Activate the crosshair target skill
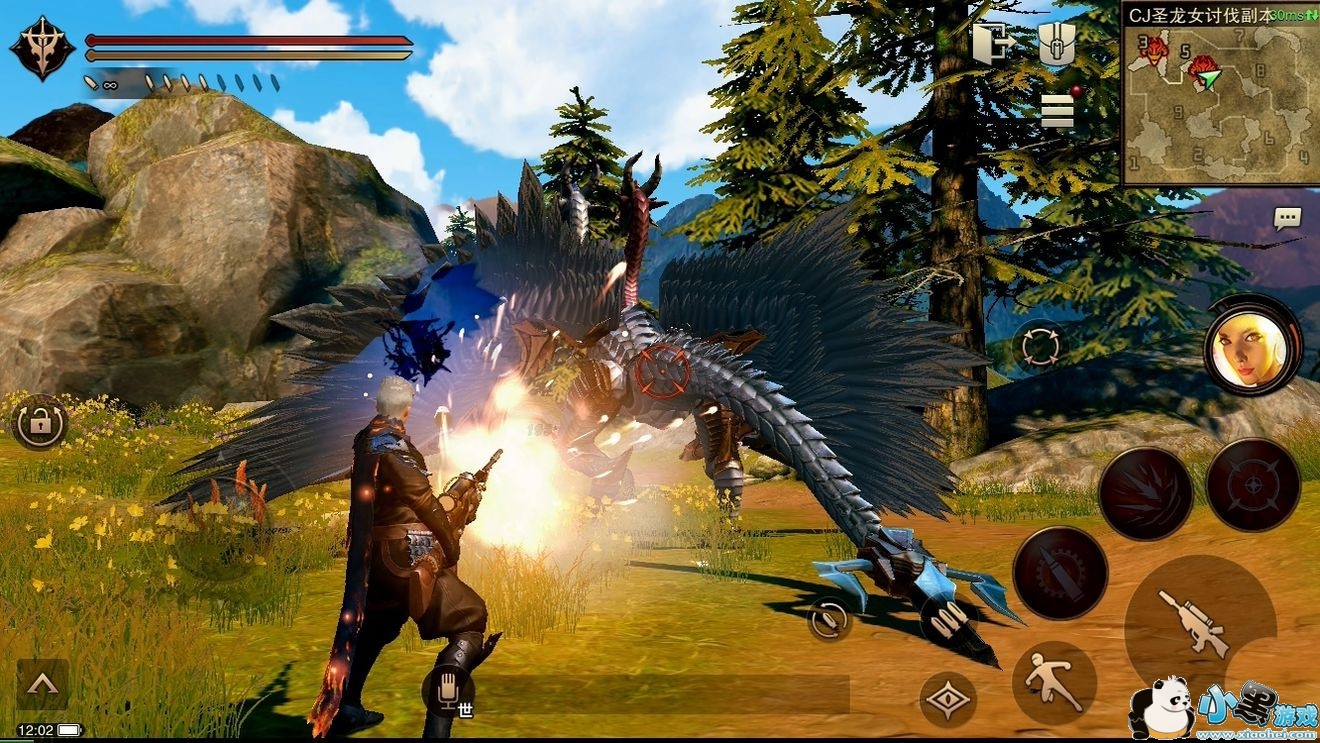This screenshot has width=1320, height=743. (x=1252, y=484)
